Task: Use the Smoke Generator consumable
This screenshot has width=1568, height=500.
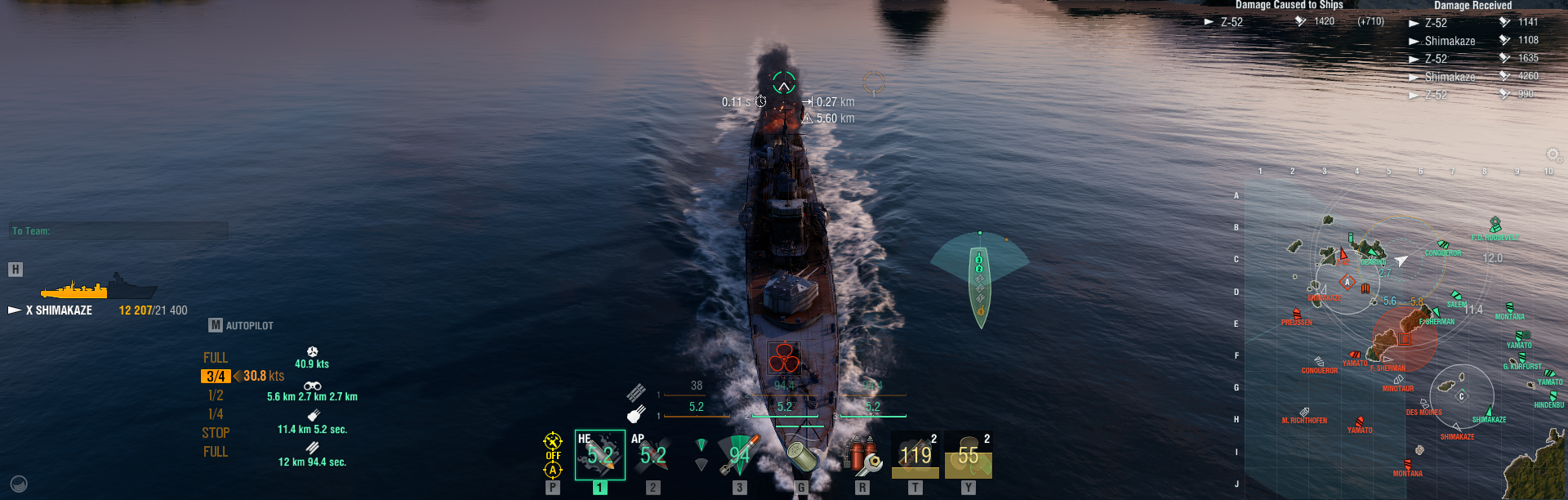Action: (x=915, y=455)
